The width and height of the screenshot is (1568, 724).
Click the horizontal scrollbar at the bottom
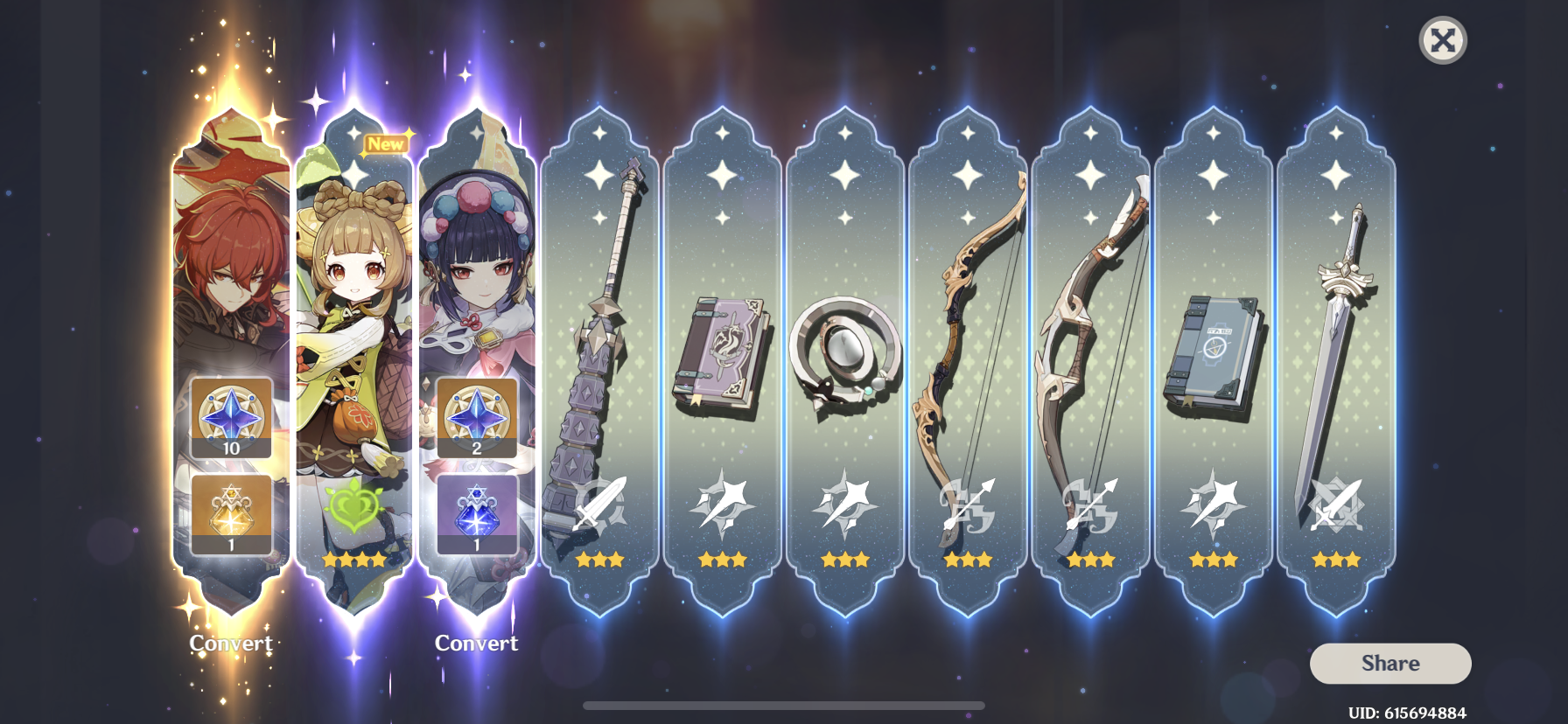coord(783,707)
